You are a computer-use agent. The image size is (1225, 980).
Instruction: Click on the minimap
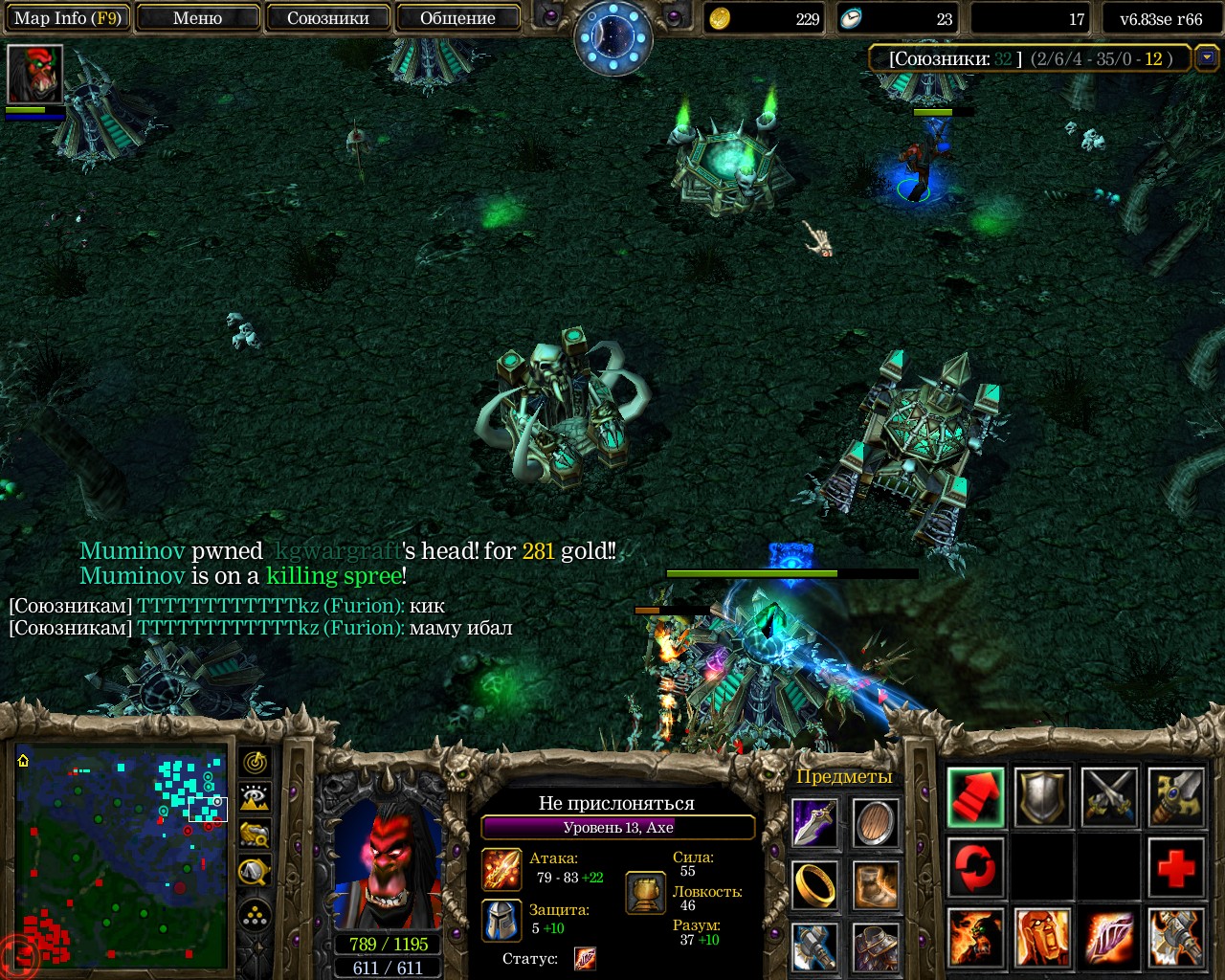121,857
